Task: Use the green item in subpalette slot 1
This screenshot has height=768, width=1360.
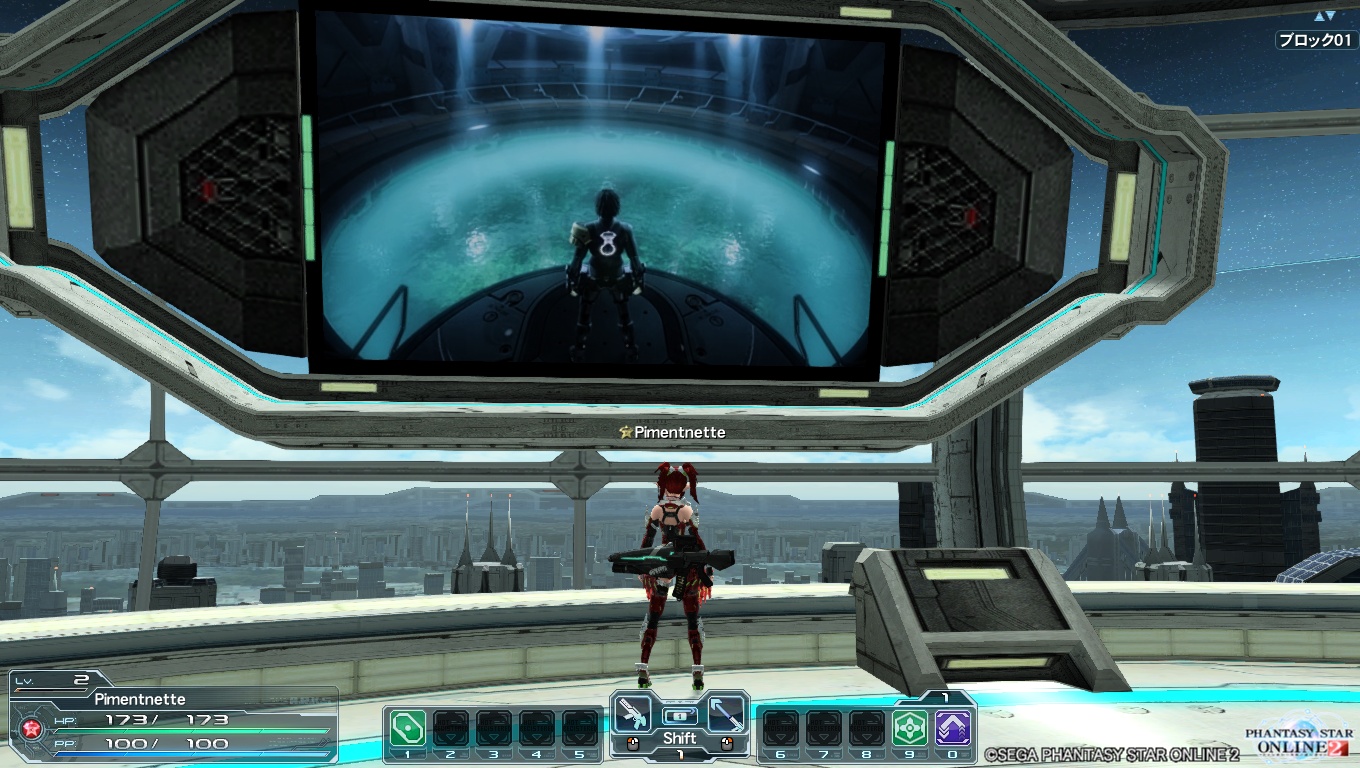Action: 408,727
